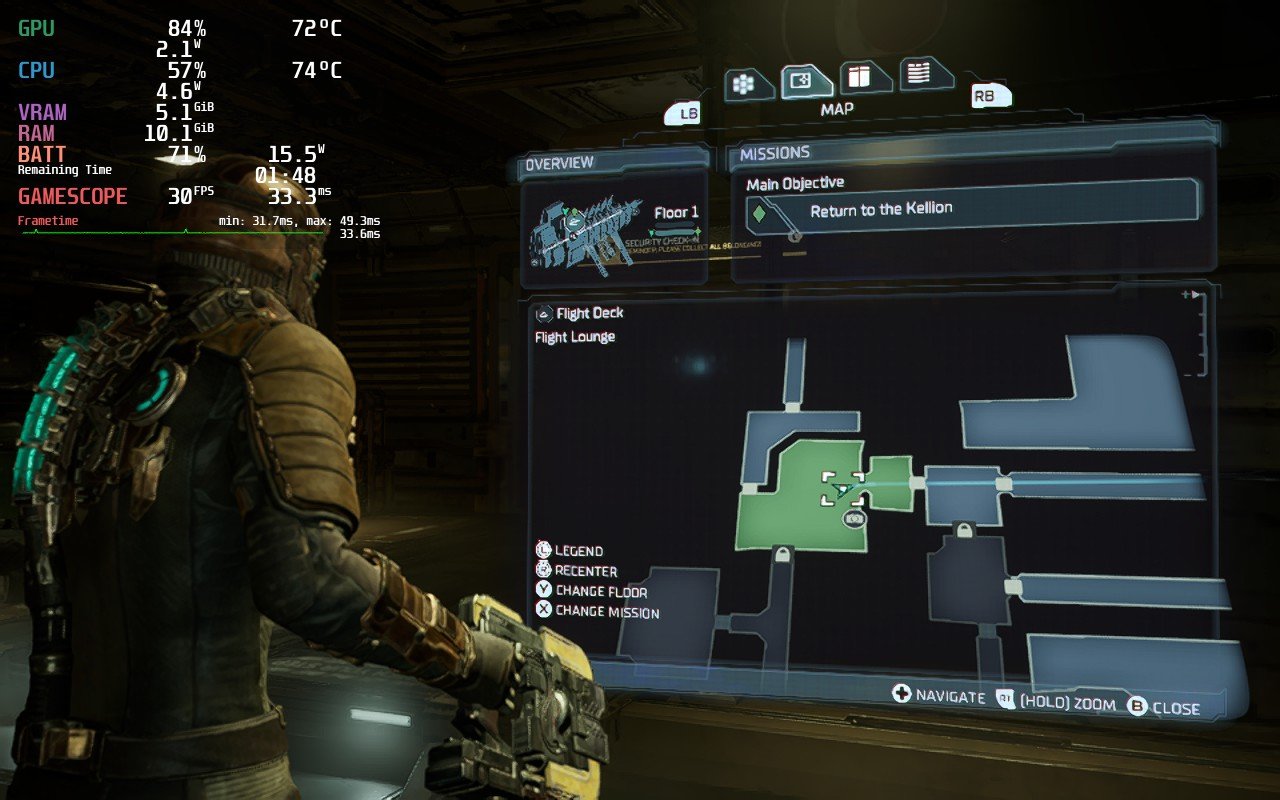Open the tab with the book icon
The height and width of the screenshot is (800, 1280).
(857, 76)
